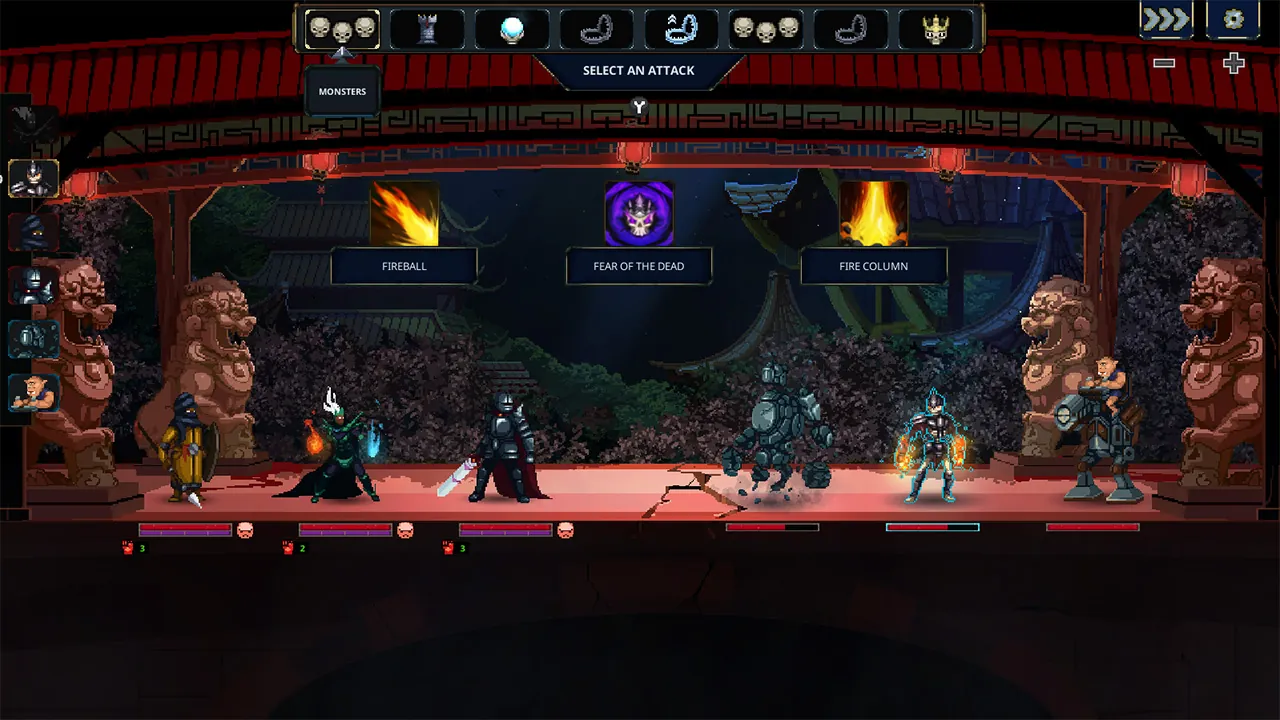The height and width of the screenshot is (720, 1280).
Task: Click the hooded figure portrait in the sidebar
Action: click(33, 232)
